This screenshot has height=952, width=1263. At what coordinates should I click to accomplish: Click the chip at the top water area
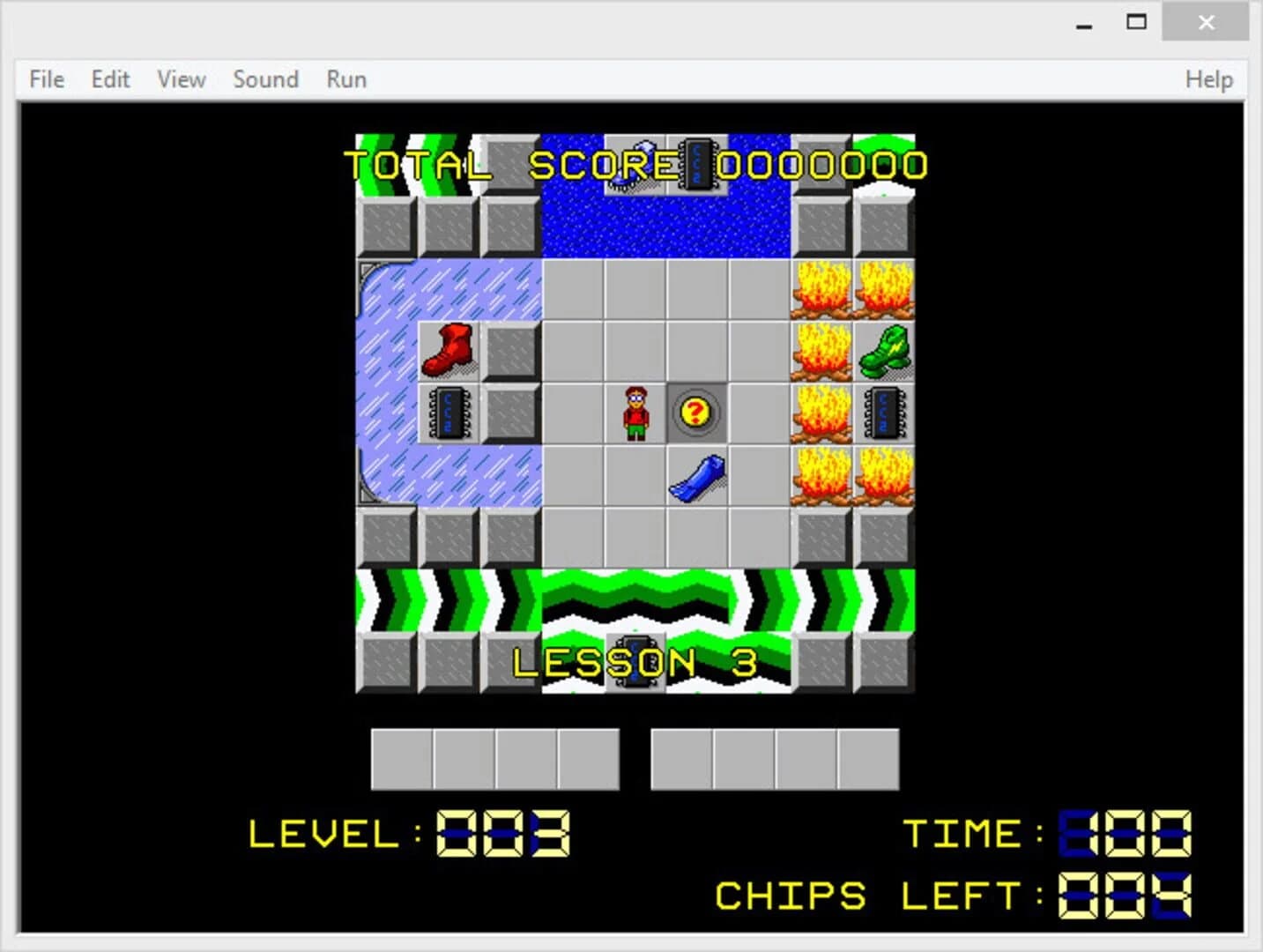coord(698,165)
